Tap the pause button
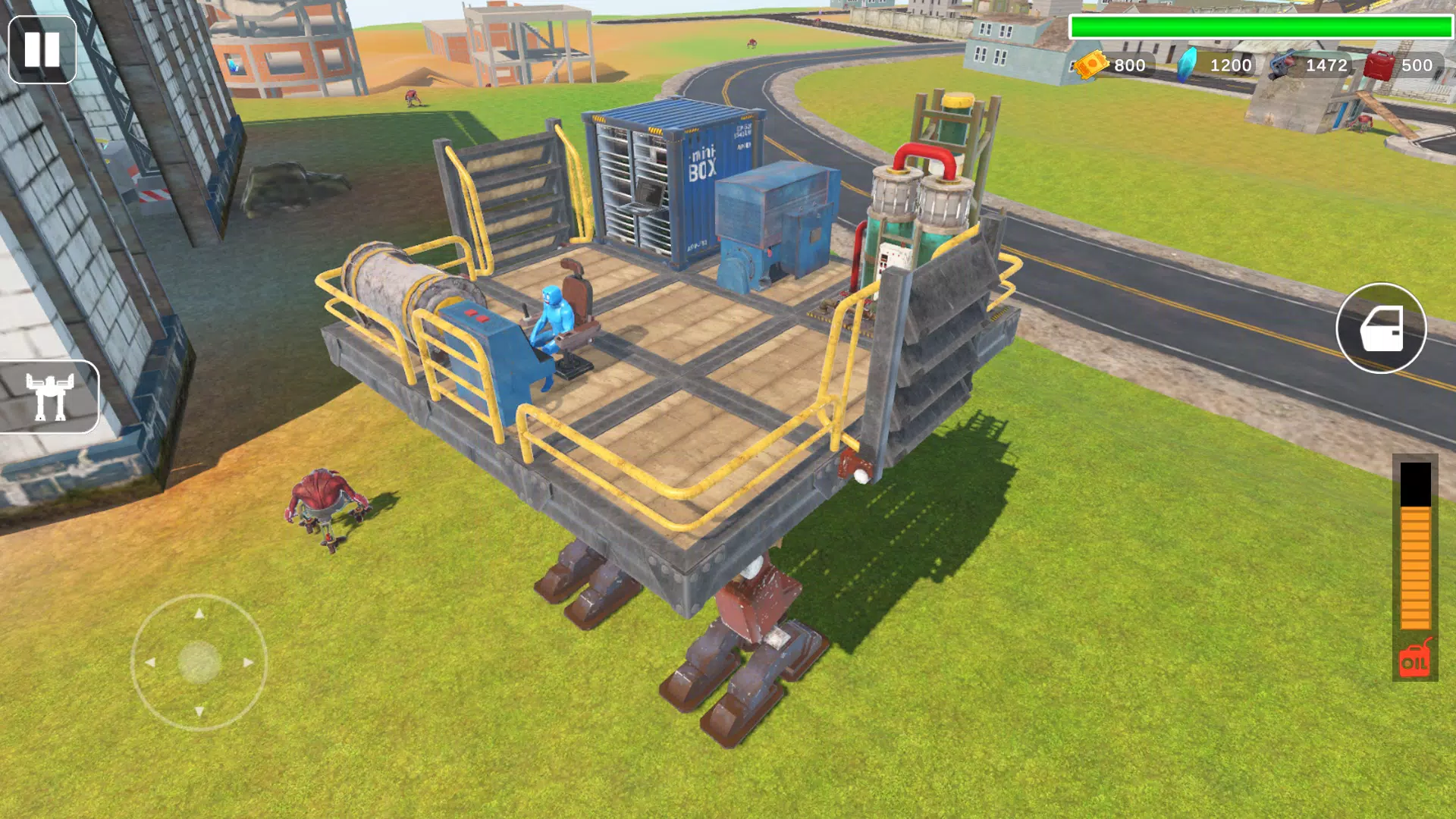1456x819 pixels. pyautogui.click(x=43, y=49)
